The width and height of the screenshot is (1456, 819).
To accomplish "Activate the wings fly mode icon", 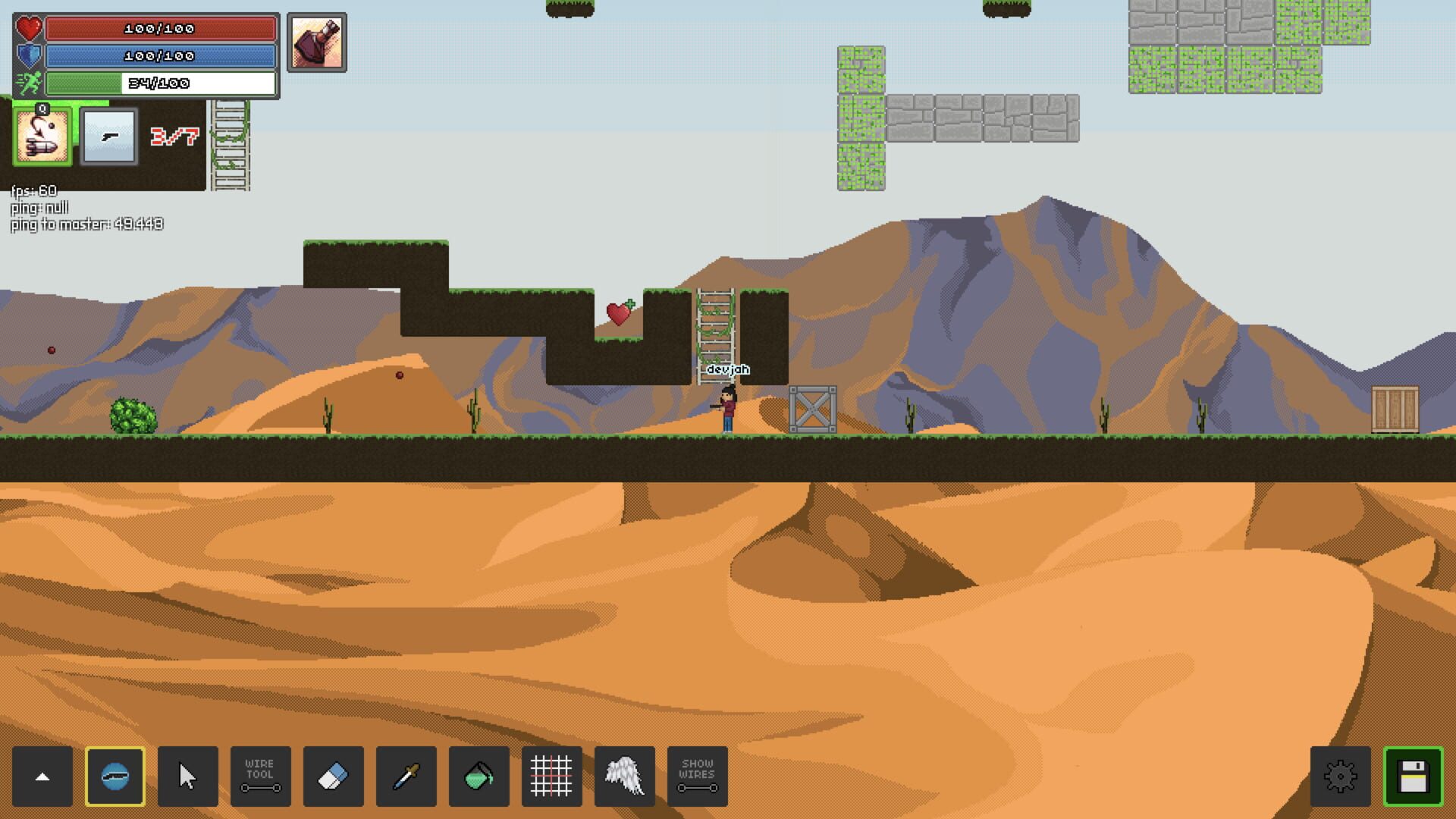I will [x=624, y=776].
